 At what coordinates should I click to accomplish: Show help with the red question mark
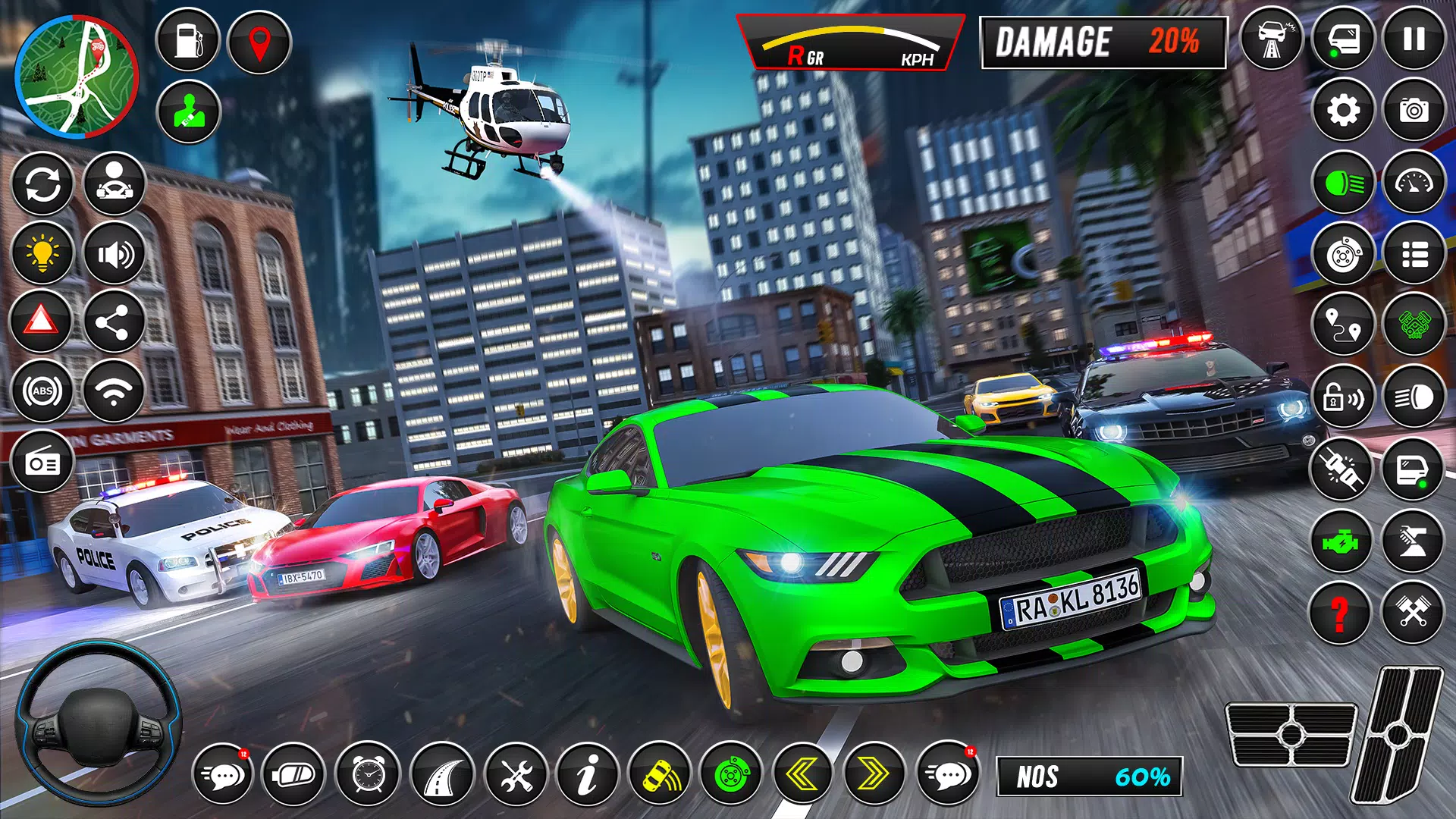click(x=1340, y=613)
